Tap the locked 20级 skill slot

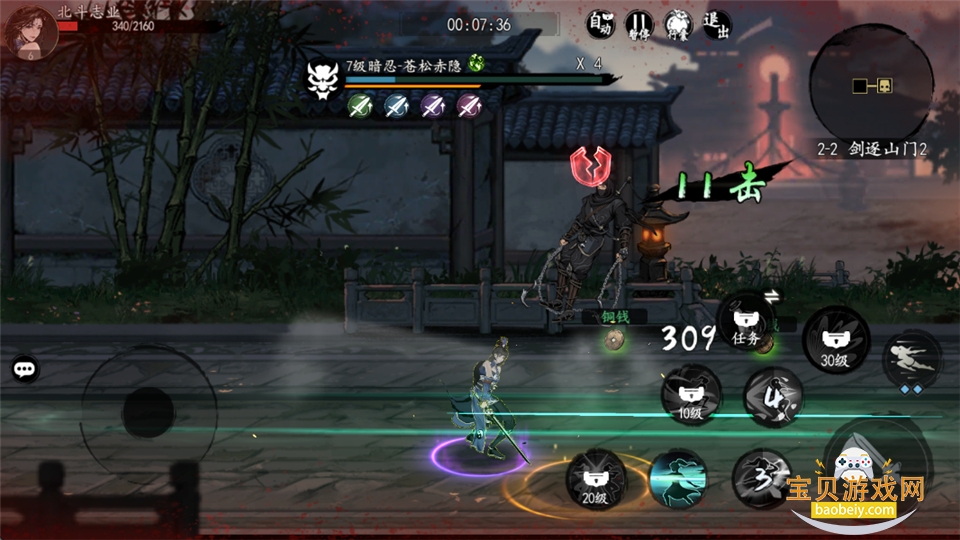click(x=596, y=478)
